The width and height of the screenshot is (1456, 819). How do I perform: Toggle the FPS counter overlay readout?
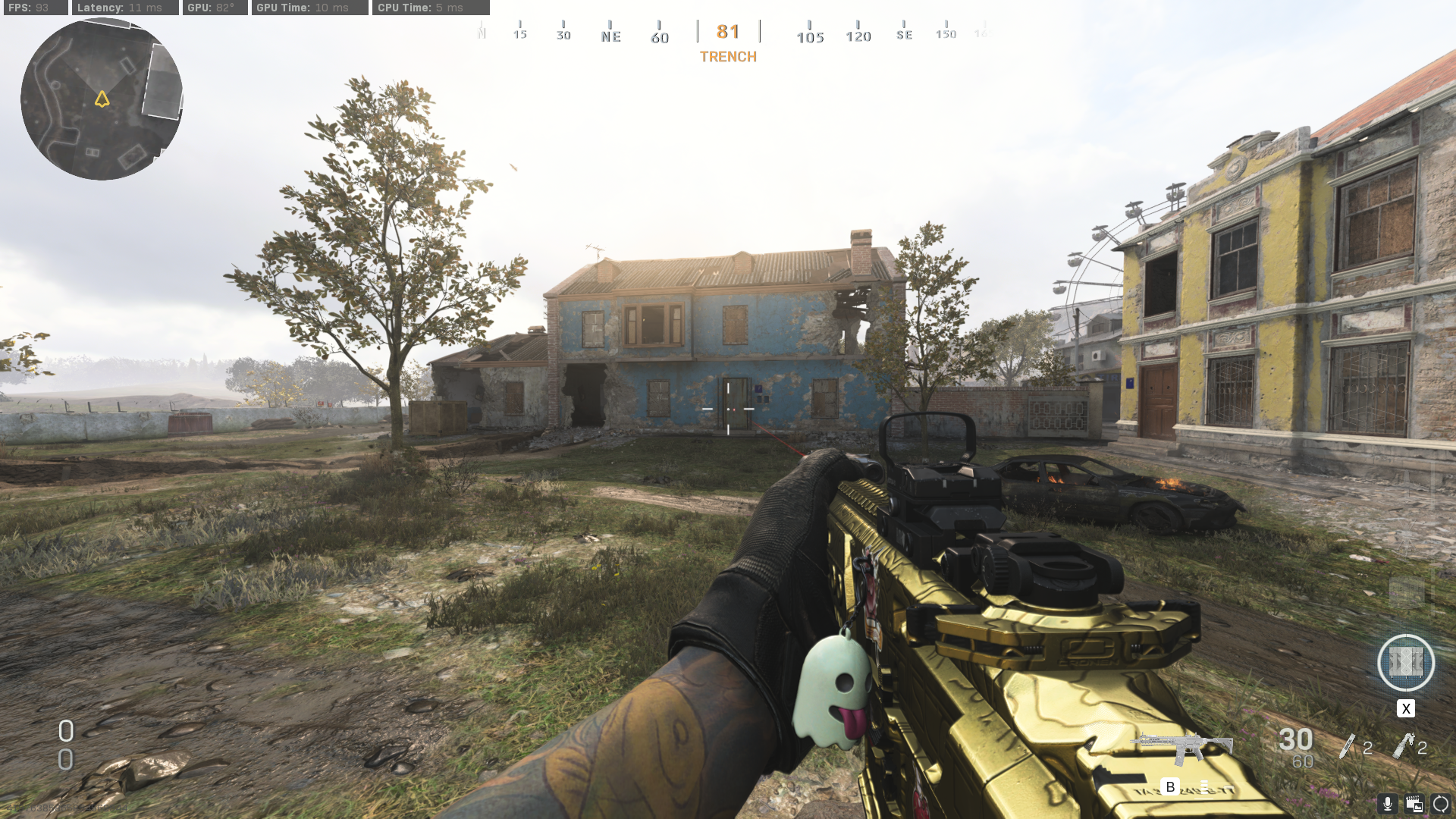tap(34, 8)
